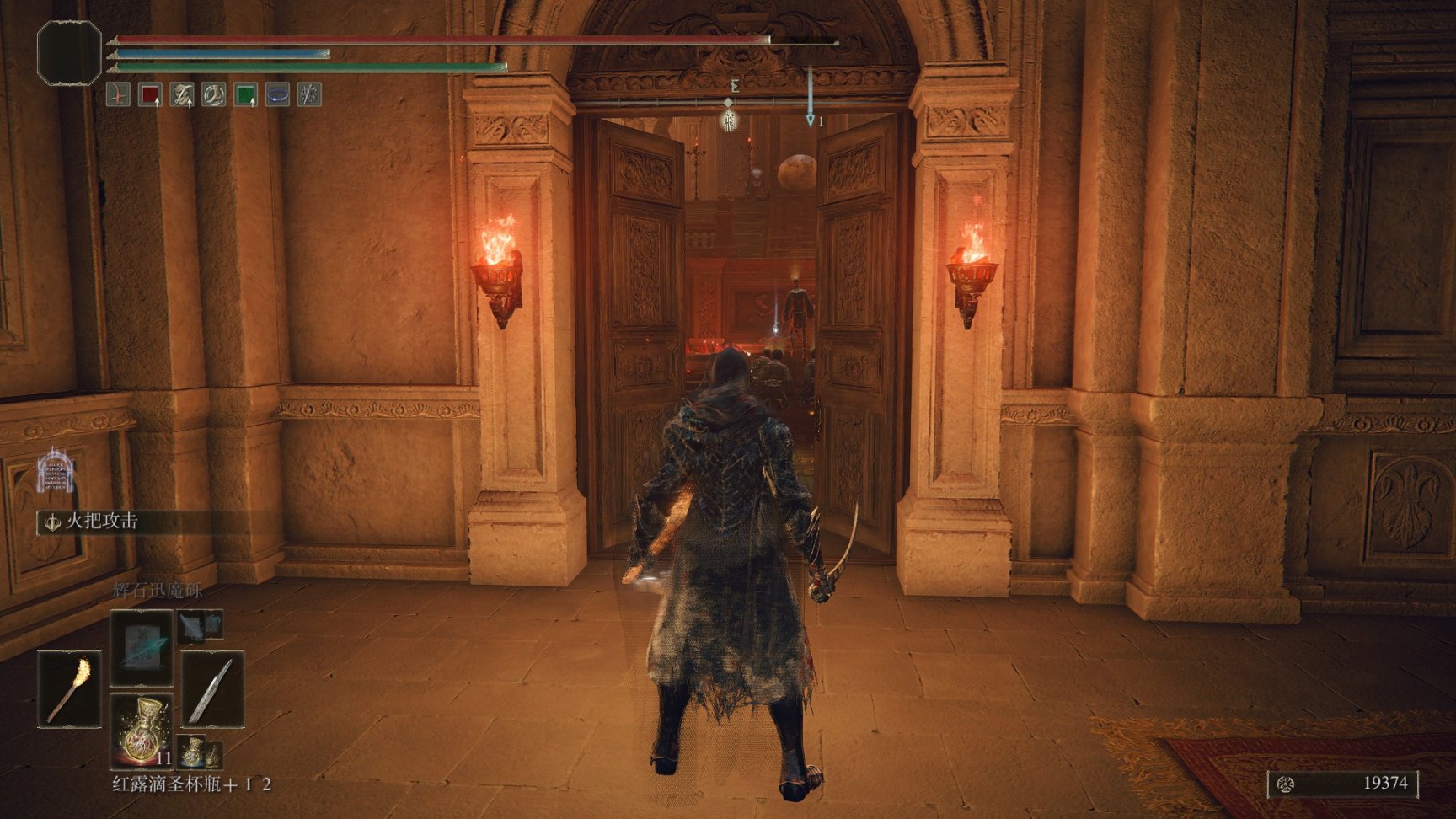Inspect the foot-in-circle status effect icon

pyautogui.click(x=214, y=95)
